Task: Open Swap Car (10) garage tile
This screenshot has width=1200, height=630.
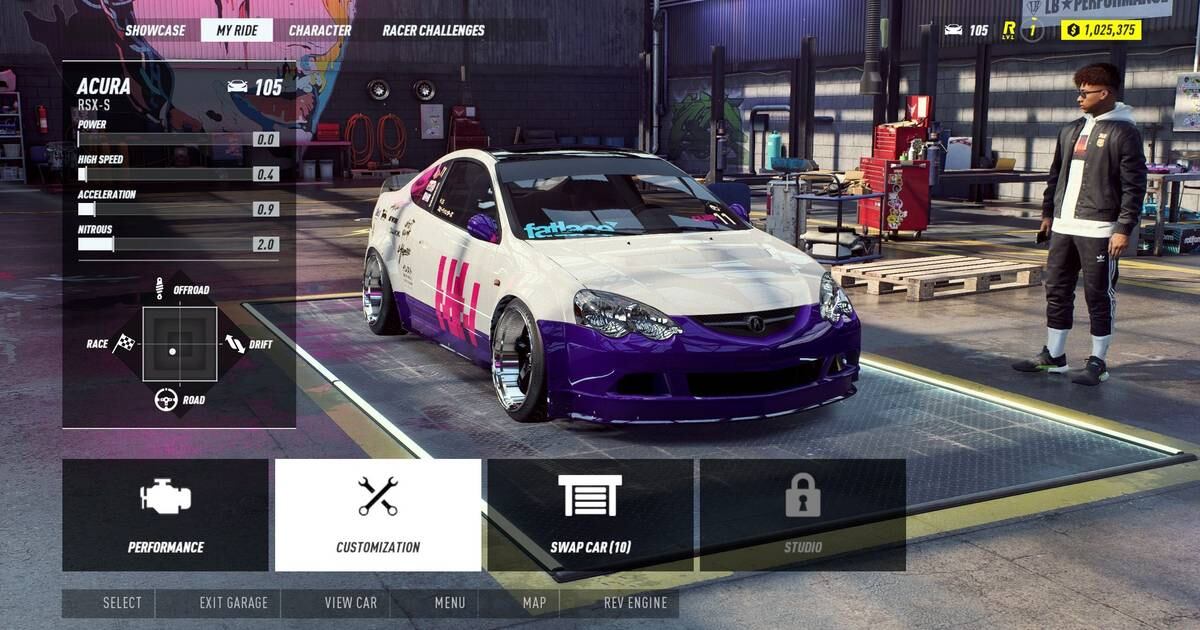Action: [590, 515]
